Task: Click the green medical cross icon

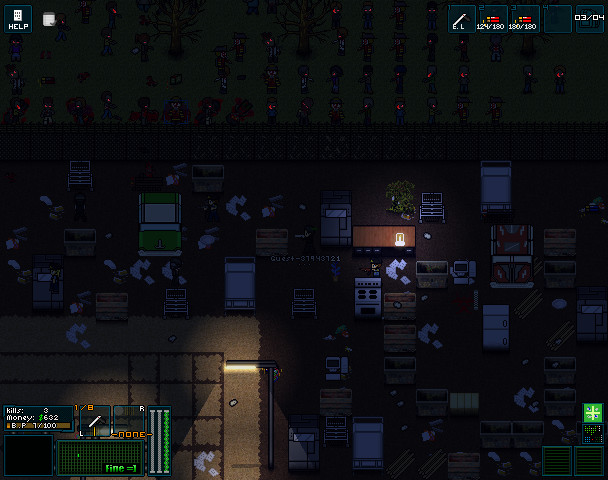Action: 593,413
